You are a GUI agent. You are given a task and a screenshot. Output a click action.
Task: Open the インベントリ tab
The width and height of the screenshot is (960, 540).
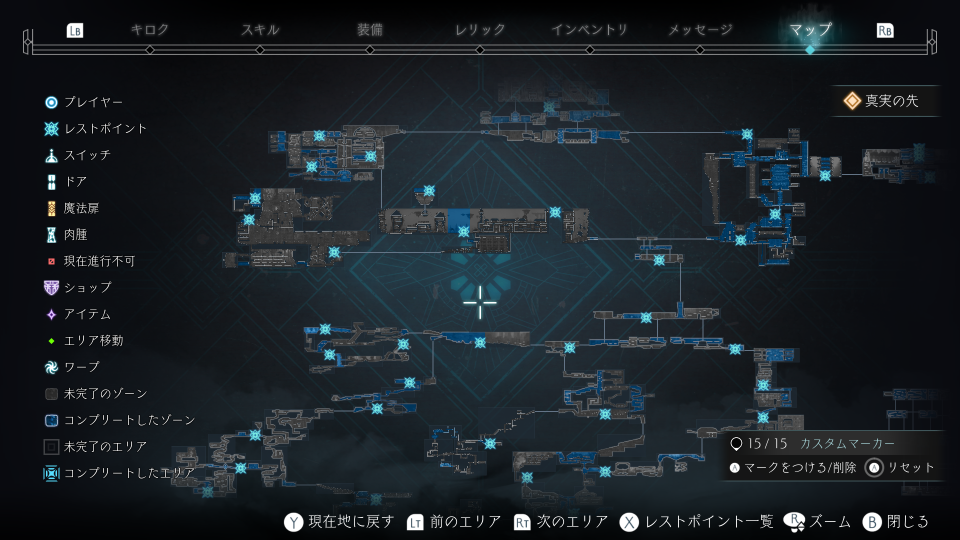click(590, 30)
